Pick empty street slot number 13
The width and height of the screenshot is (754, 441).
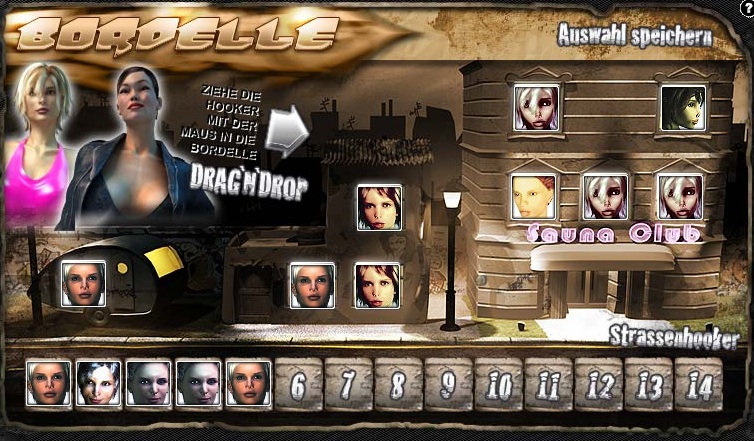649,384
